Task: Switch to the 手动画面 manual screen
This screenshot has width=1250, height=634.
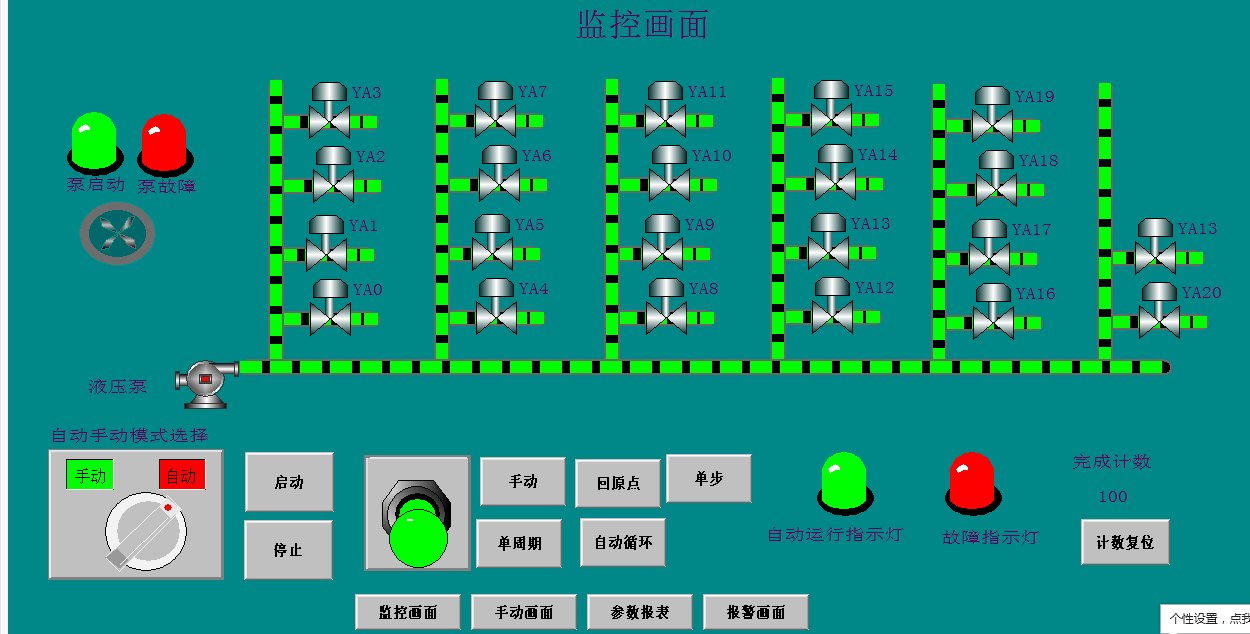Action: (524, 612)
